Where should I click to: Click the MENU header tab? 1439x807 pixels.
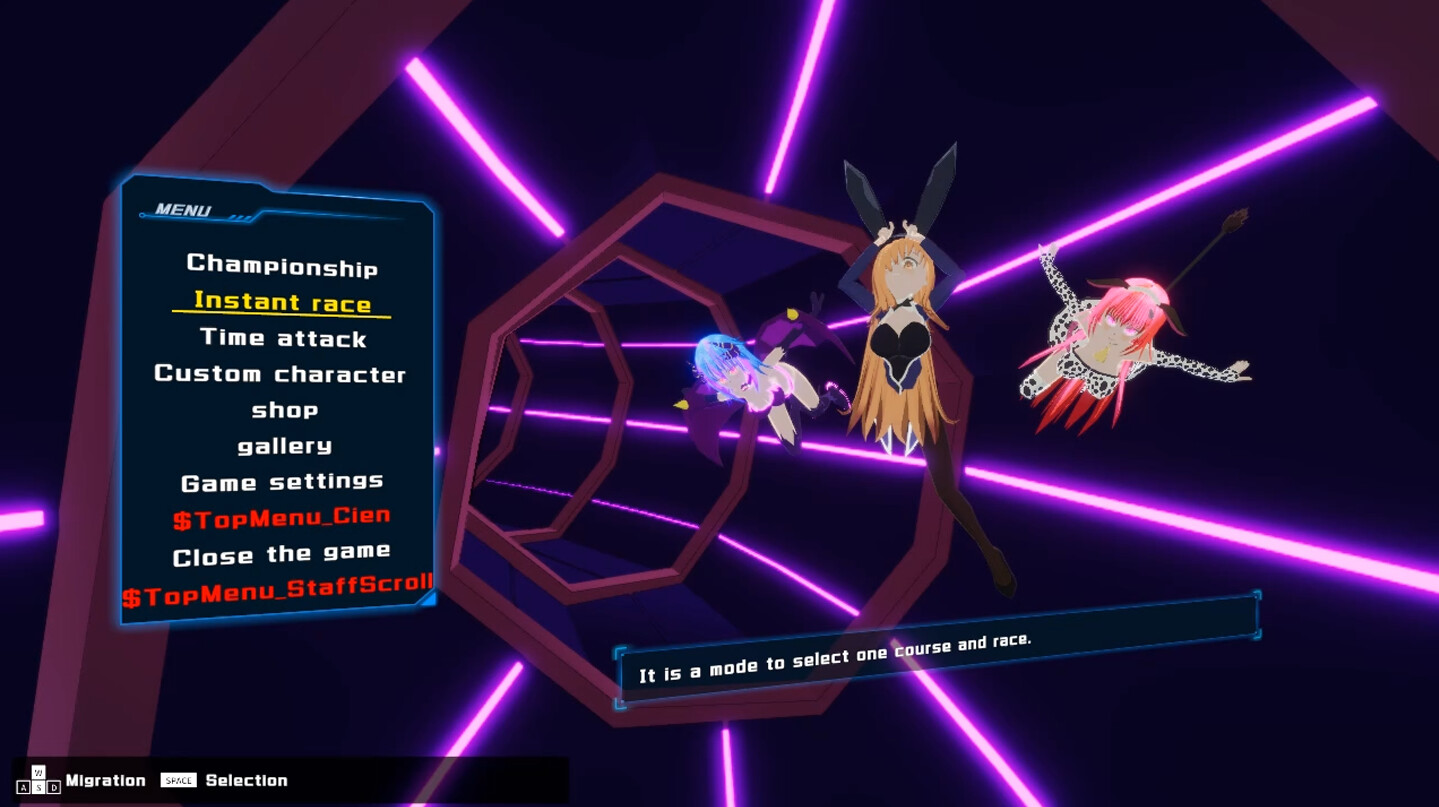coord(184,210)
